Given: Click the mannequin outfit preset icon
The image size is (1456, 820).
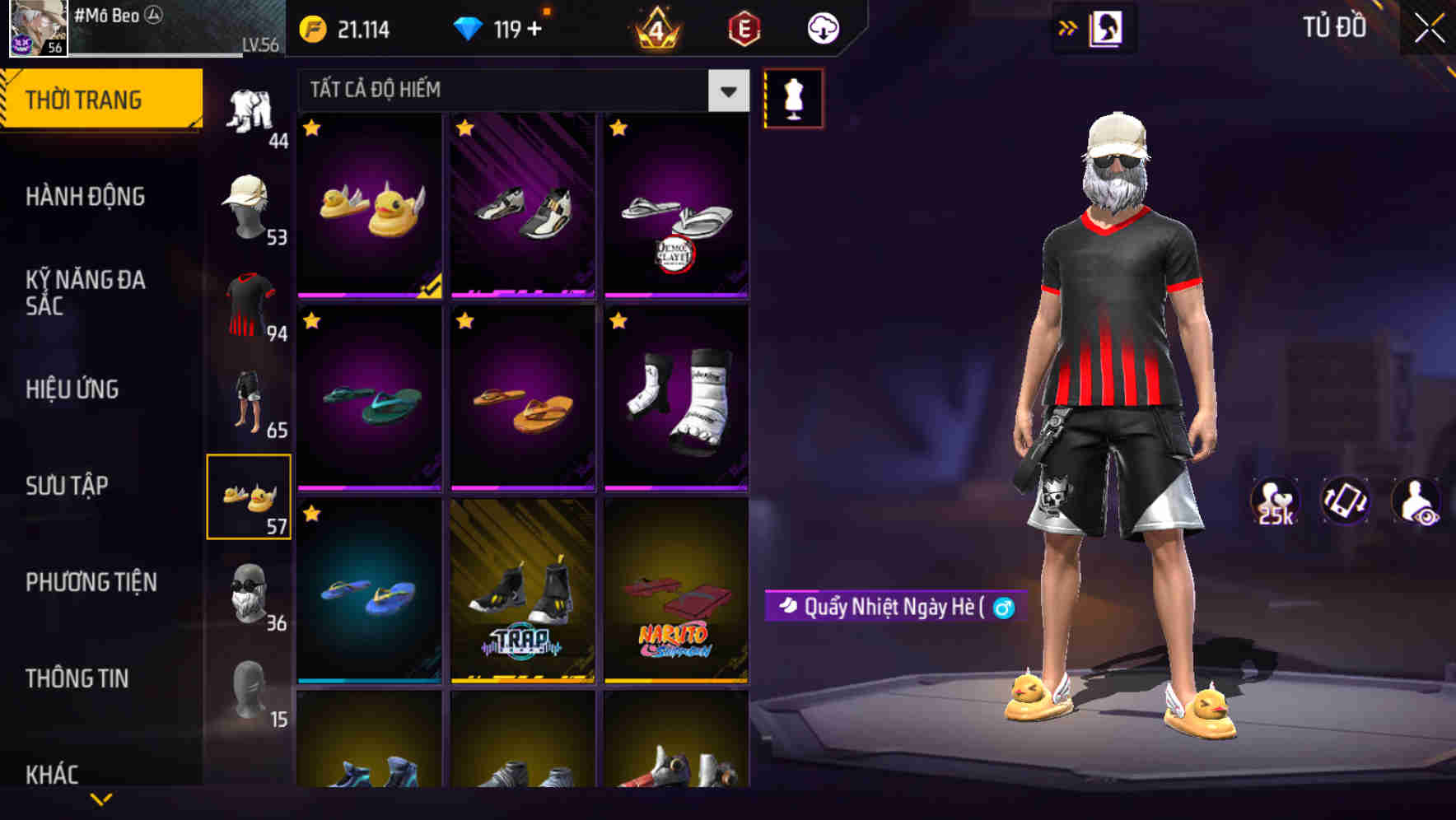Looking at the screenshot, I should [793, 97].
